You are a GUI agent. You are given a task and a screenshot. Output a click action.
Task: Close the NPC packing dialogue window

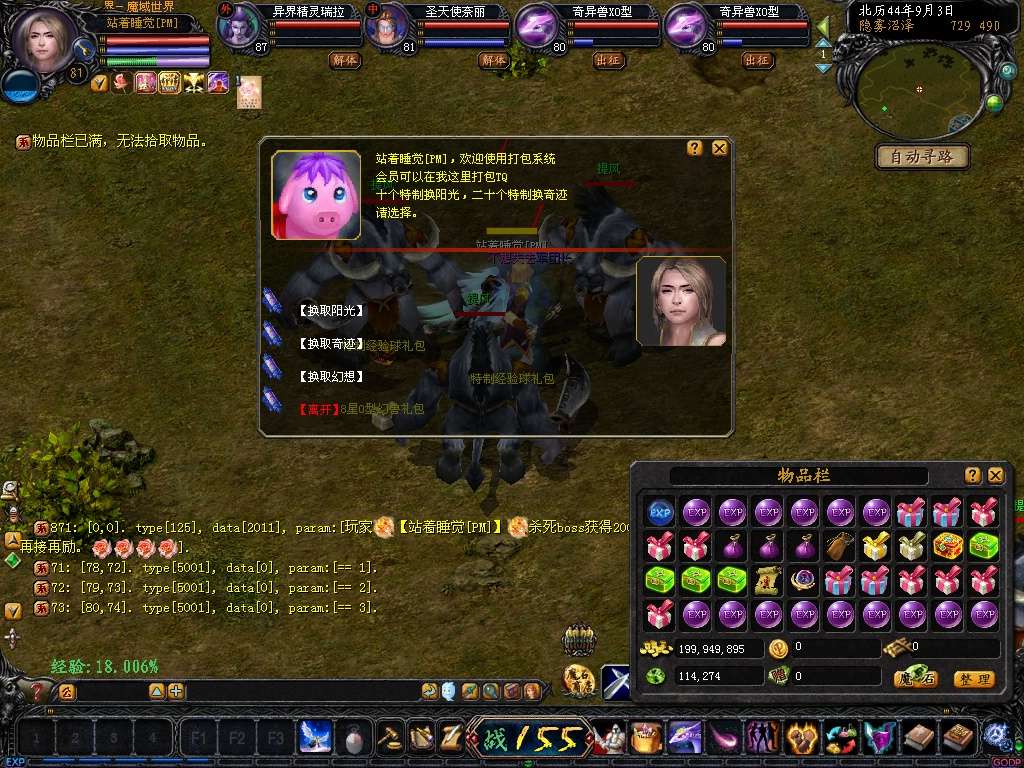click(x=719, y=148)
